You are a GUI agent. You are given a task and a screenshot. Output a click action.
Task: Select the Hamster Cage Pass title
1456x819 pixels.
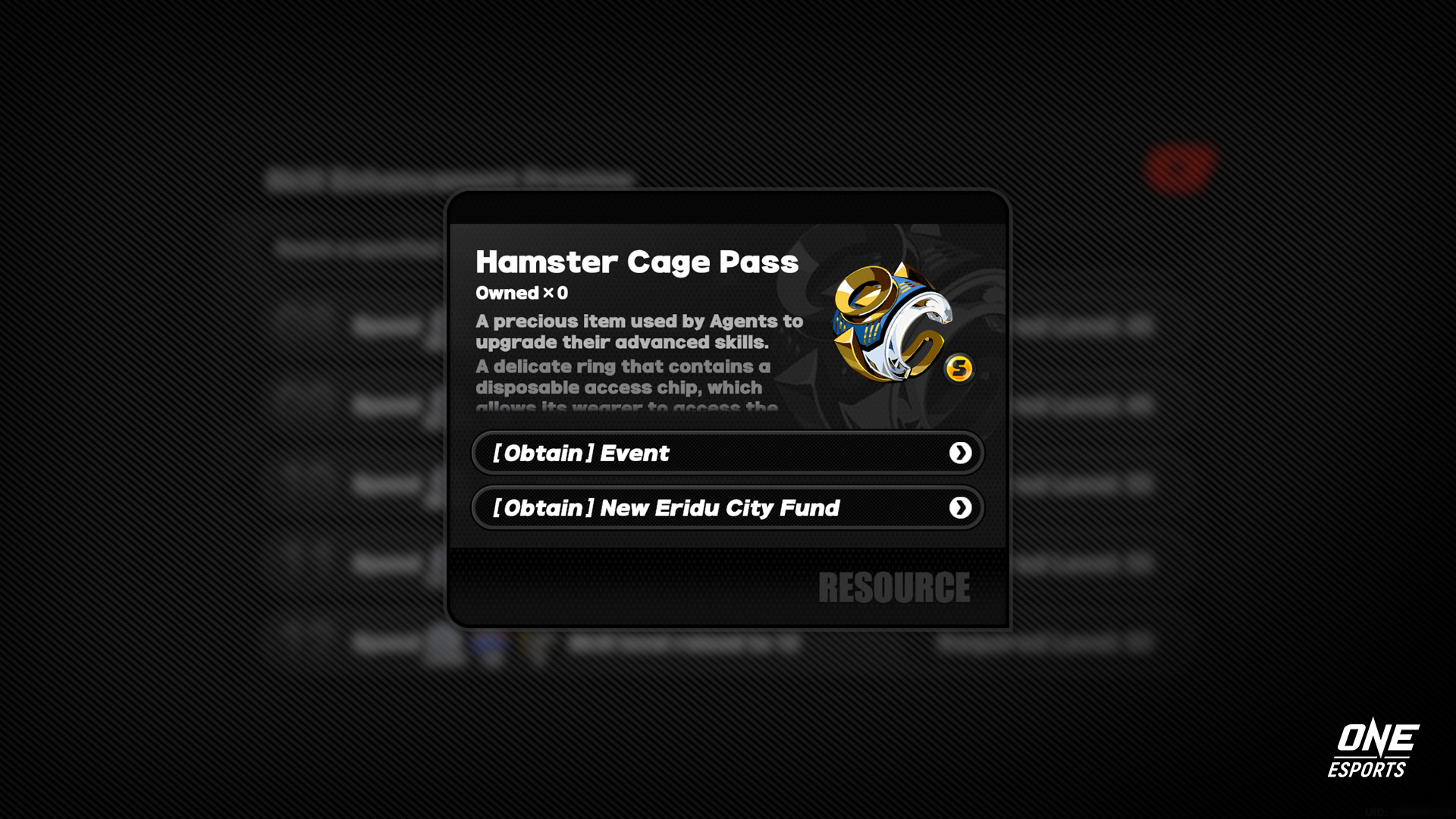coord(637,262)
